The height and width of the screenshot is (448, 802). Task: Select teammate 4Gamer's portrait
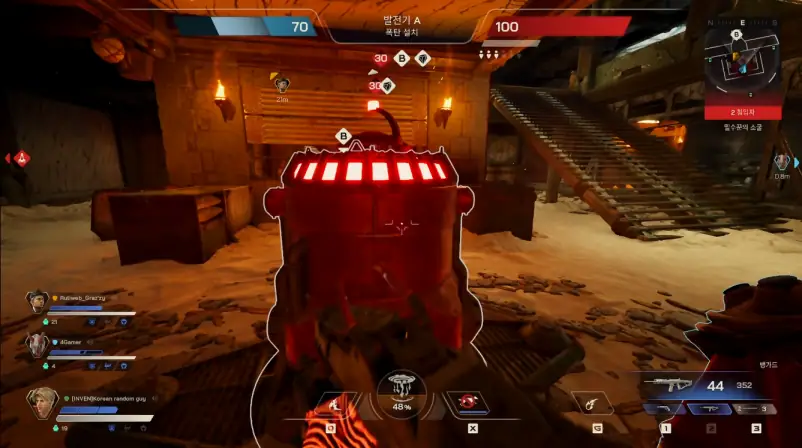pos(38,344)
